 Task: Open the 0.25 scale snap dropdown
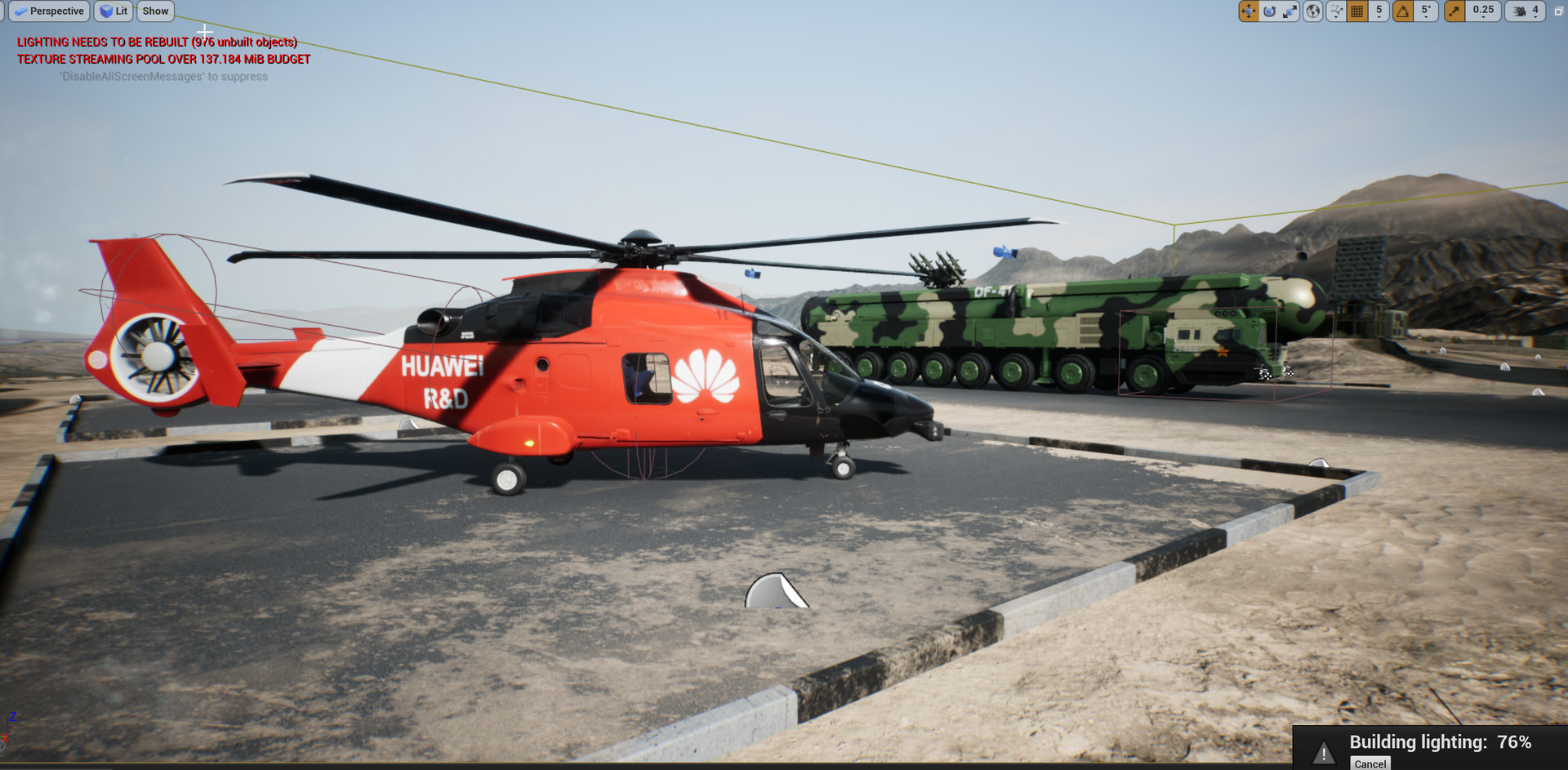[1483, 11]
